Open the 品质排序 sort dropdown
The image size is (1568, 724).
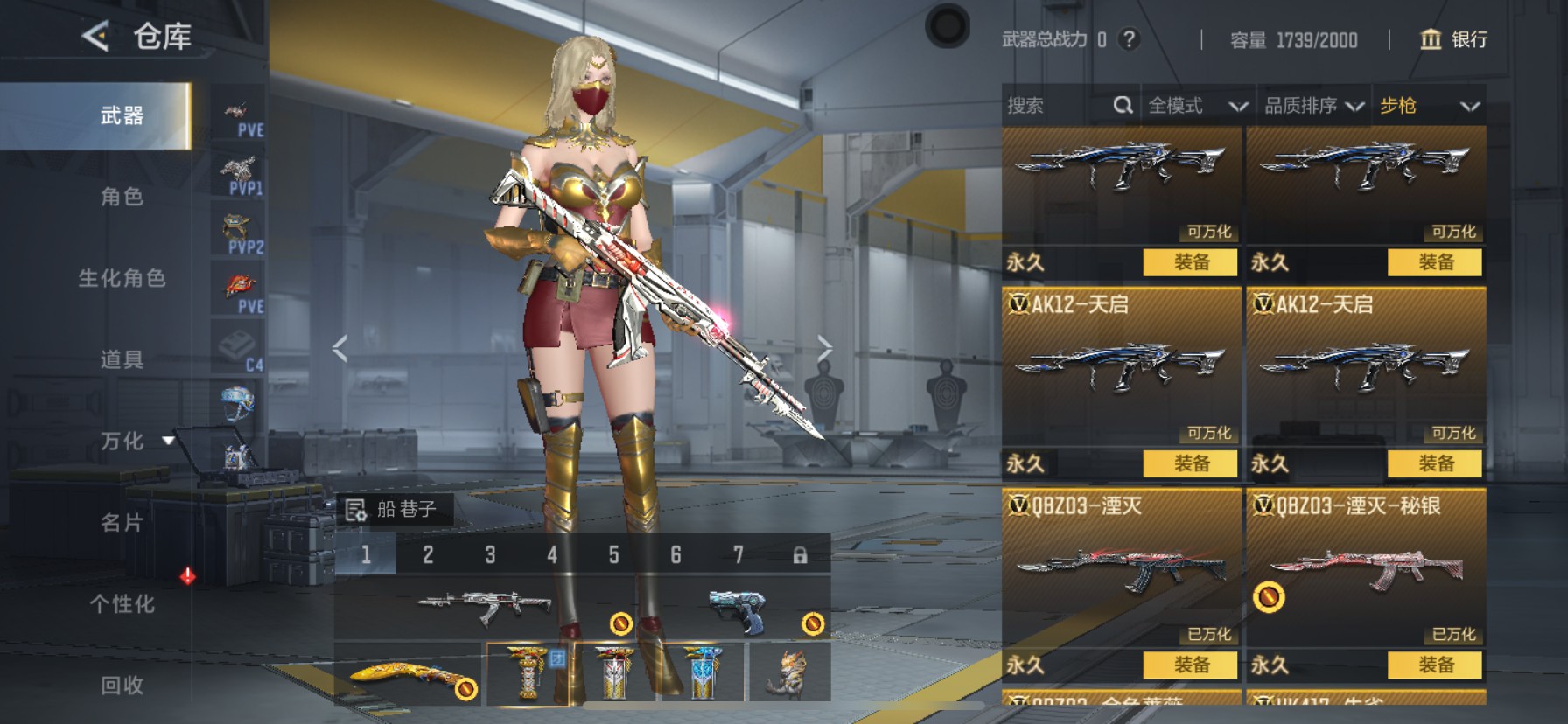click(1313, 106)
